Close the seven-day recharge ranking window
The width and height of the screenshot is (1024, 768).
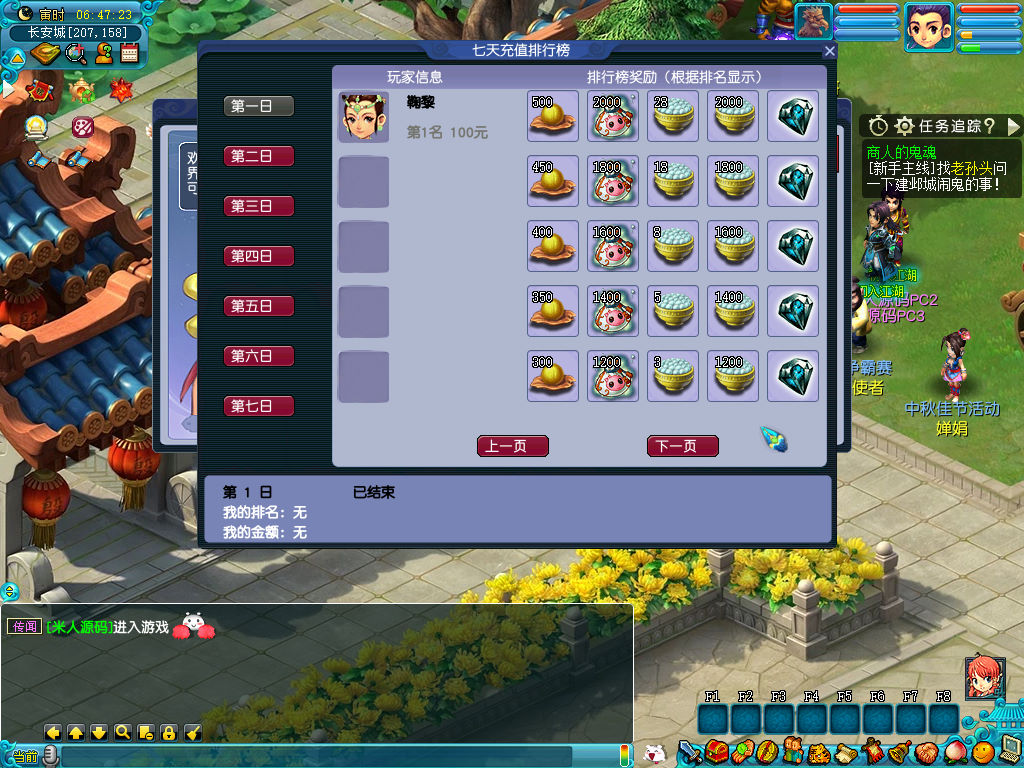point(829,51)
